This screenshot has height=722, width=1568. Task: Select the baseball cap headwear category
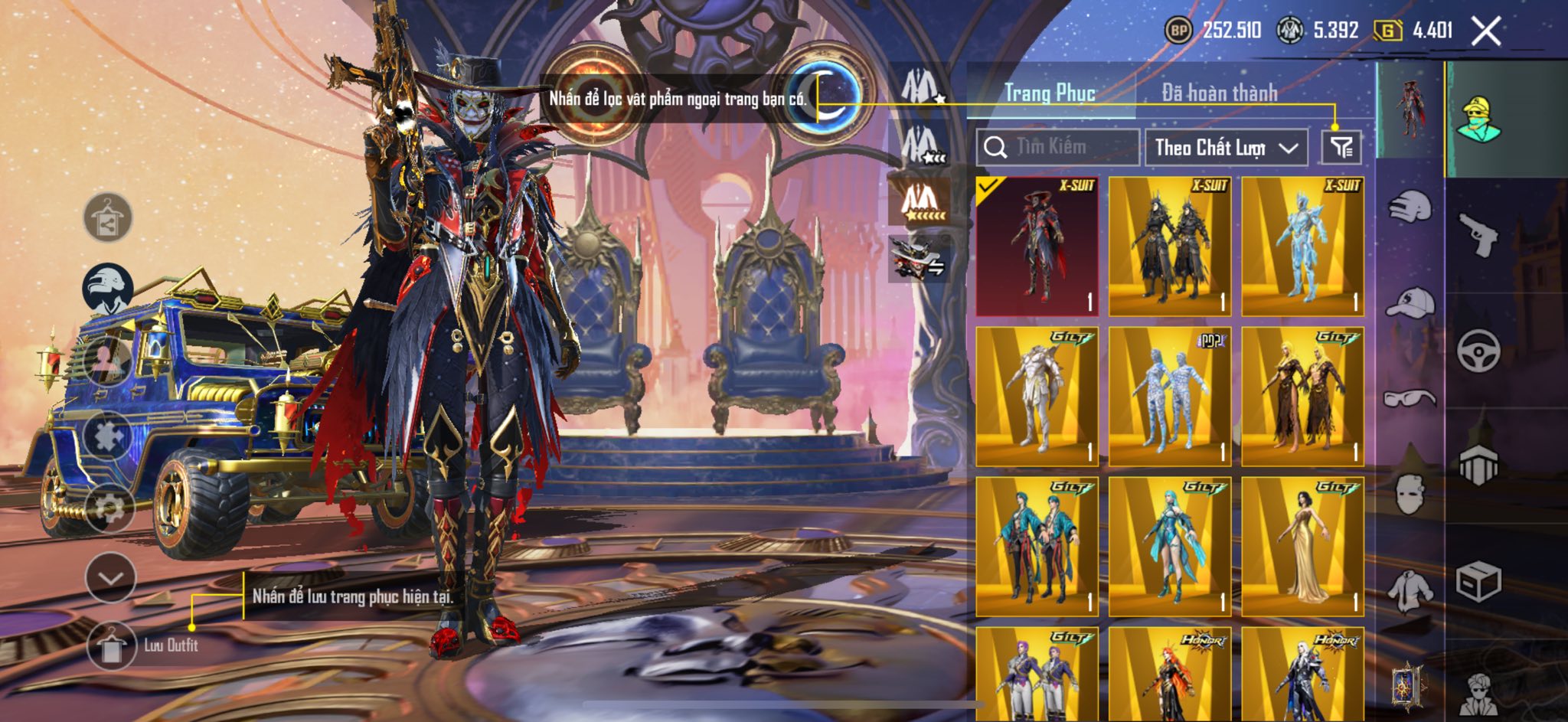coord(1410,302)
